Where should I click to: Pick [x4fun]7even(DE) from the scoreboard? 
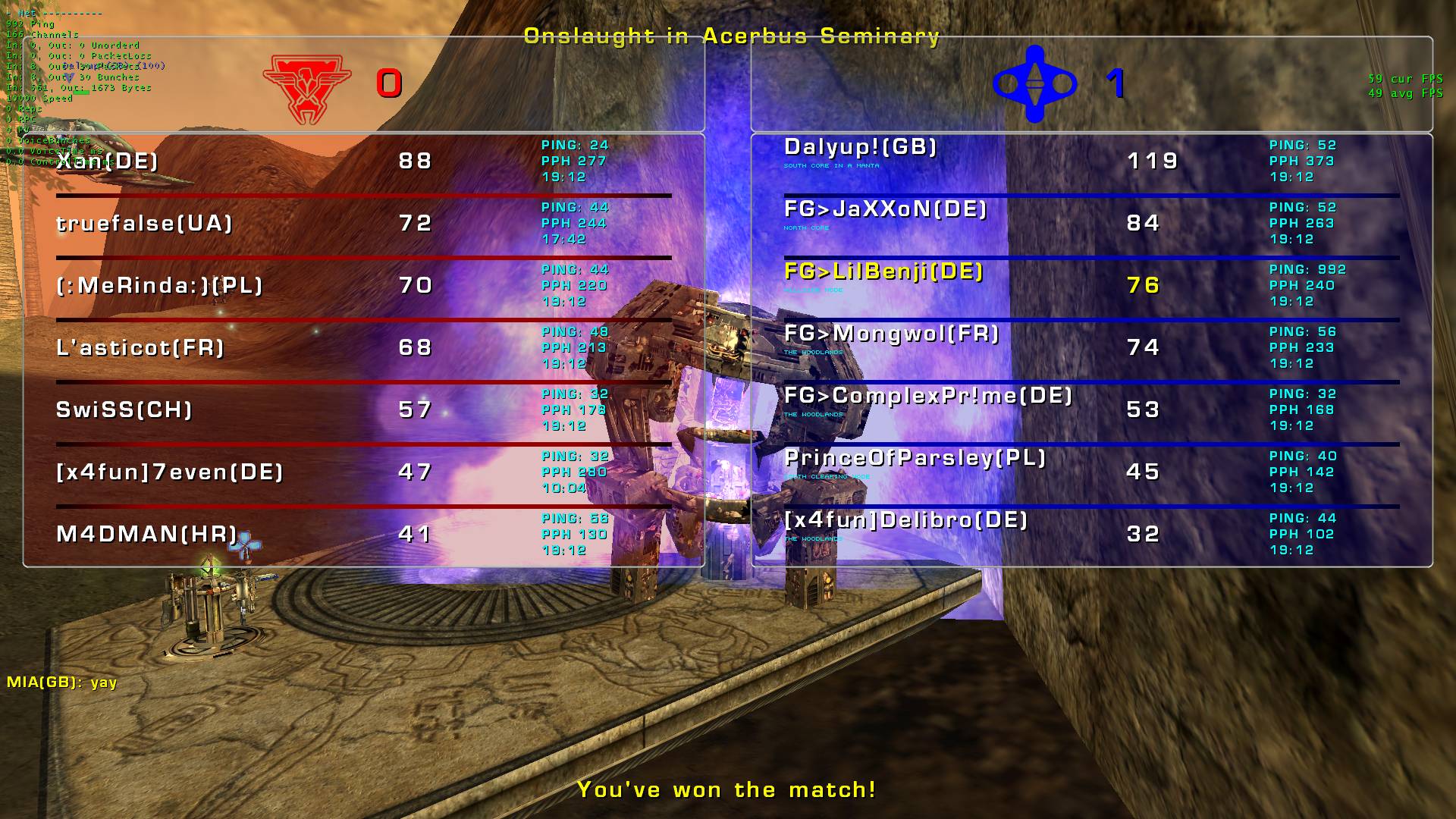170,472
